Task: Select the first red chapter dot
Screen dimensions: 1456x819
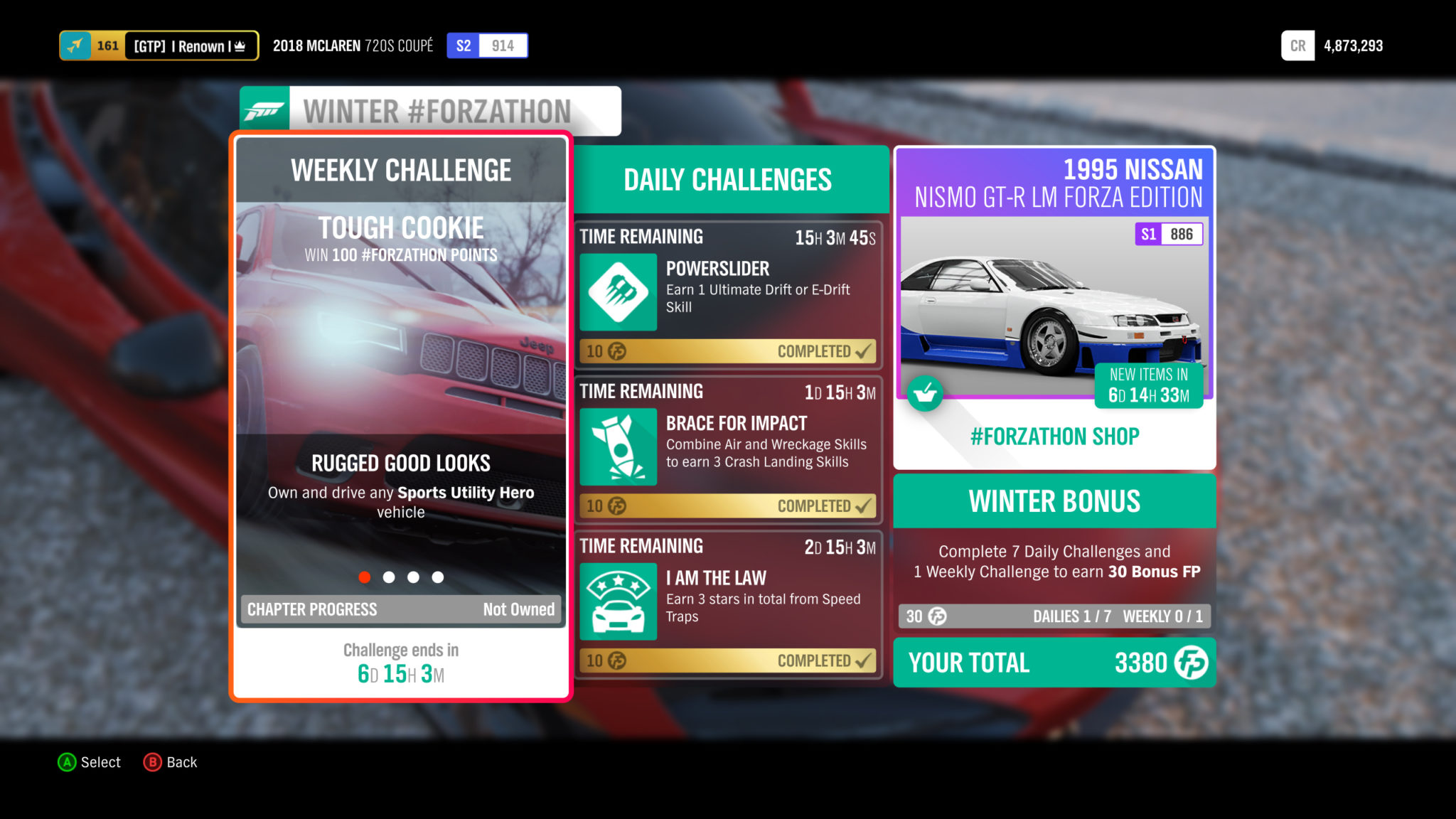Action: (365, 578)
